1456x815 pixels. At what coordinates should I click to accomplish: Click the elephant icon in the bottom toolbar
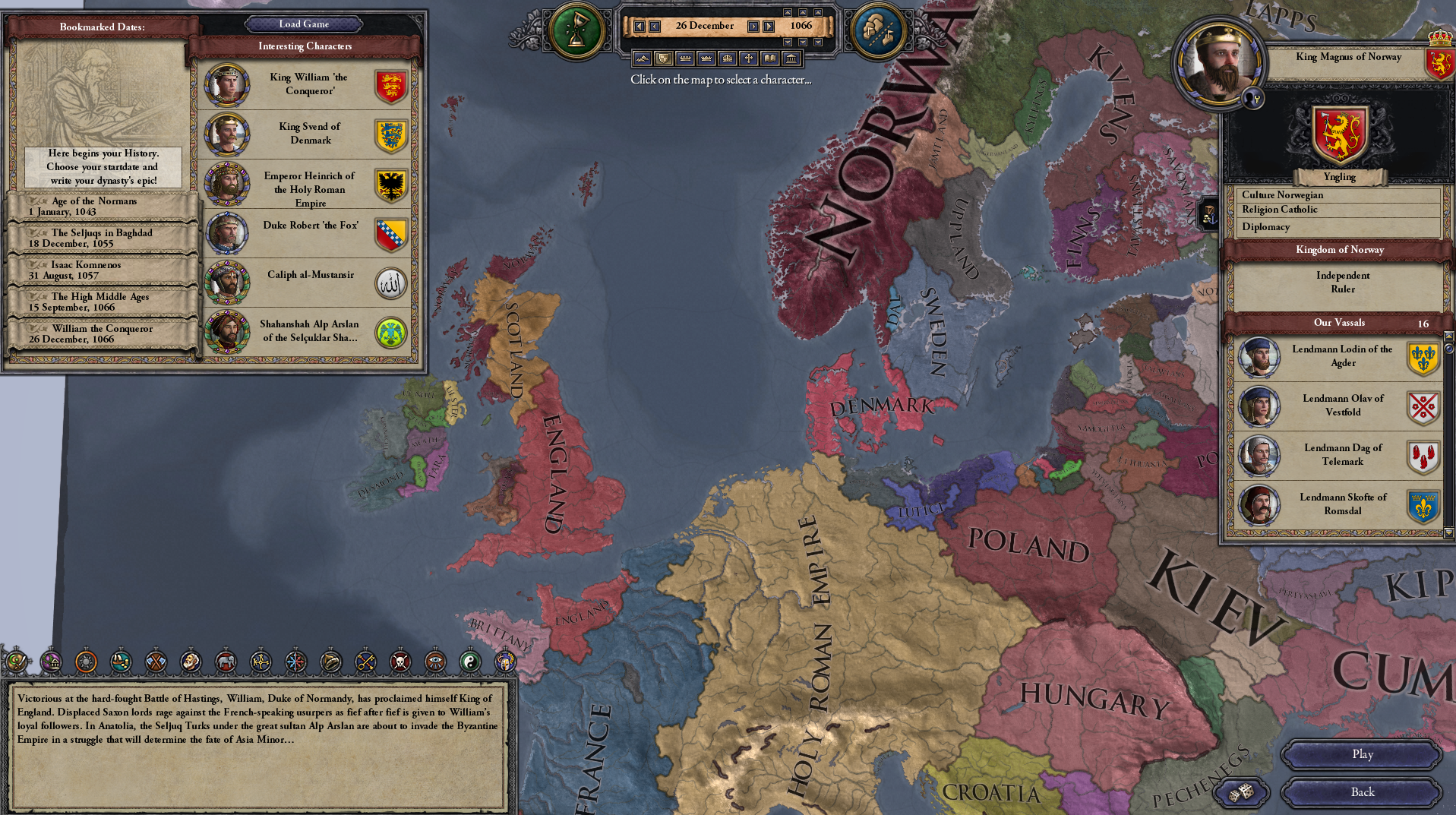click(225, 662)
